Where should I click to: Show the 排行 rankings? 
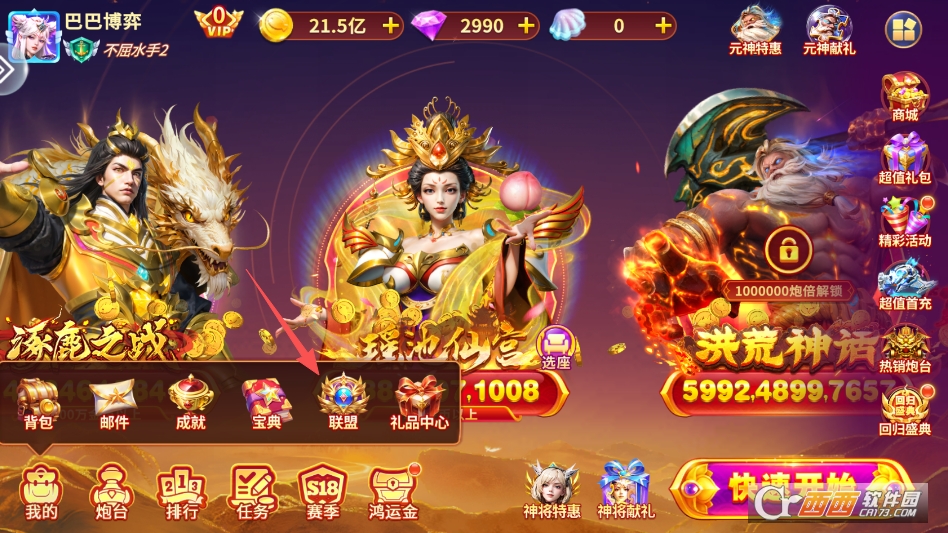point(181,492)
